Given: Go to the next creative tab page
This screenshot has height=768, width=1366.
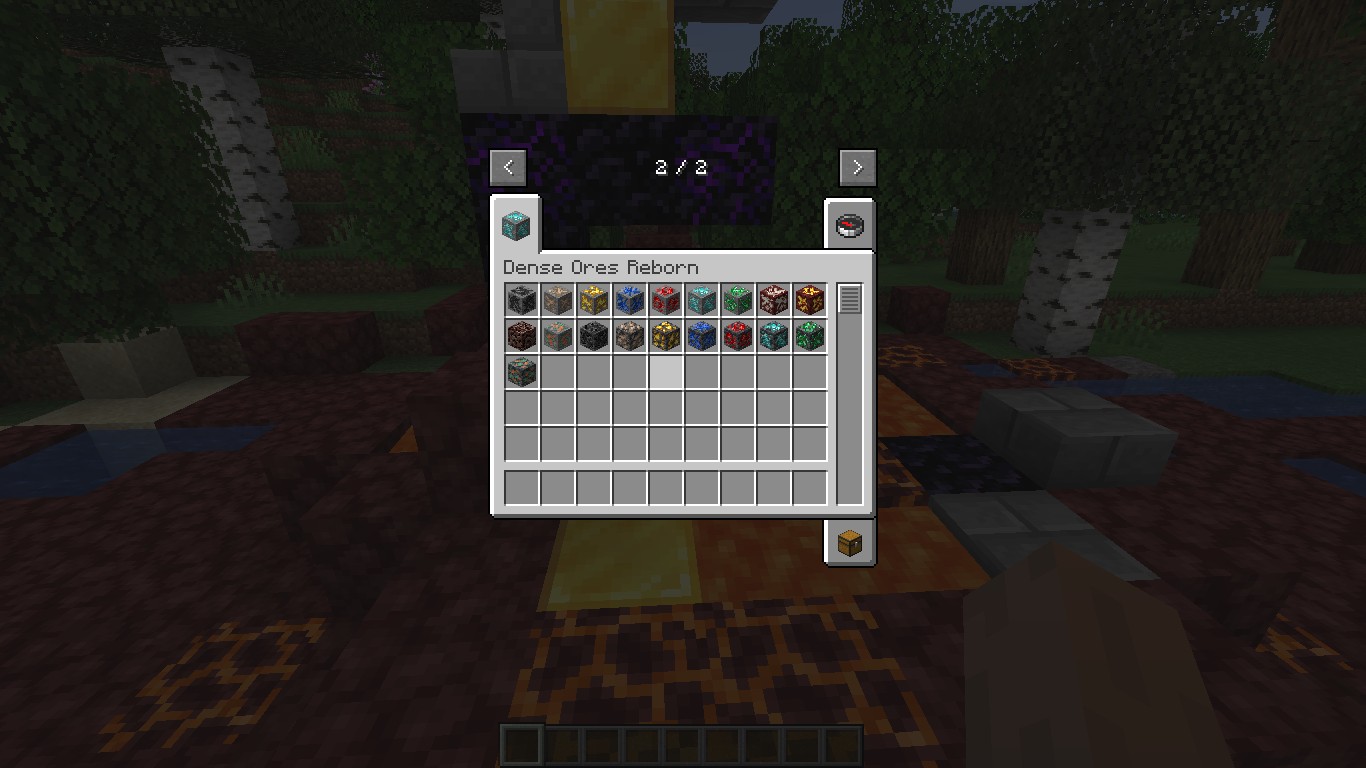Looking at the screenshot, I should [857, 167].
